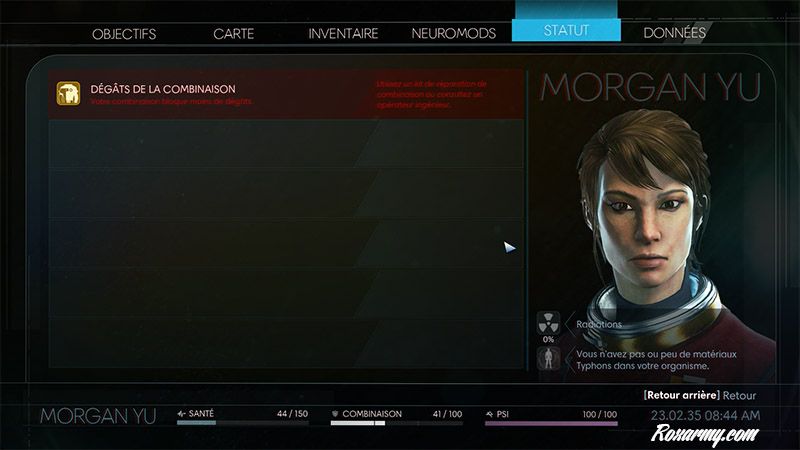Click the Radiations status icon
The height and width of the screenshot is (450, 800).
pos(548,323)
